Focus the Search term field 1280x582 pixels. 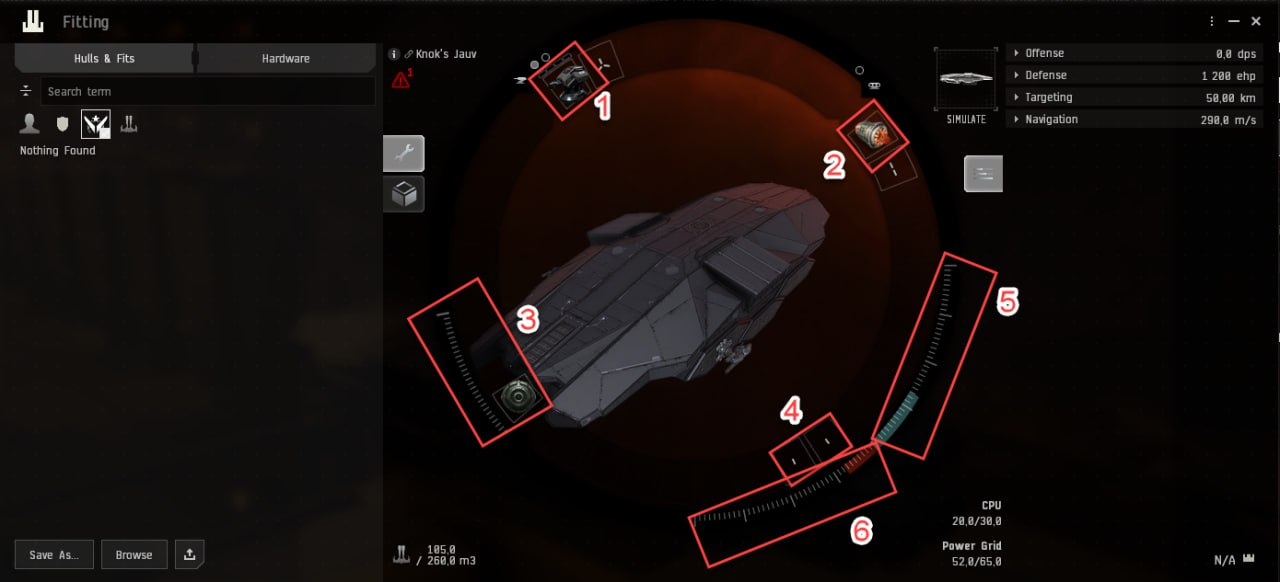pyautogui.click(x=208, y=92)
